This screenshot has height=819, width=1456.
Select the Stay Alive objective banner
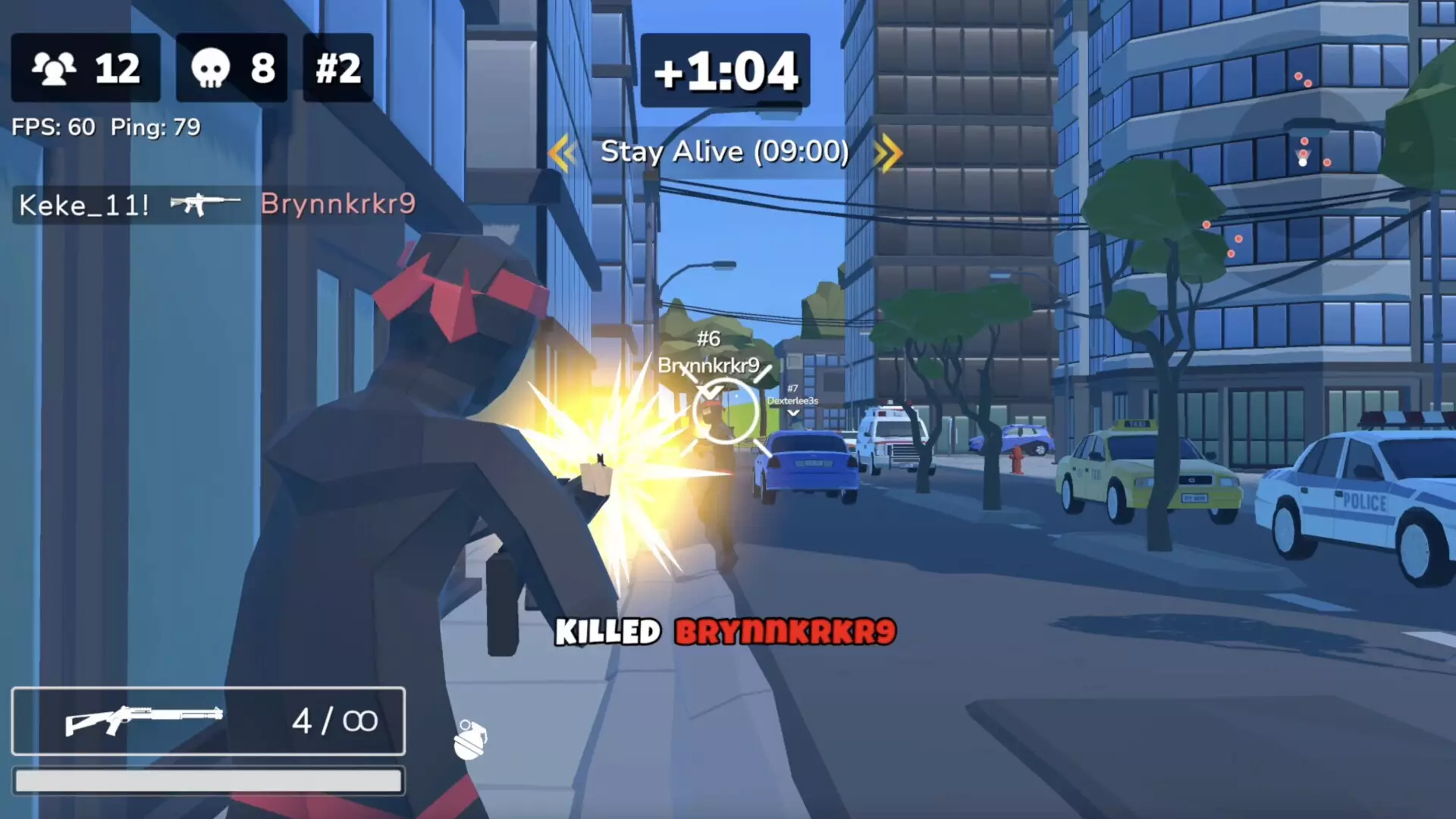pos(724,152)
